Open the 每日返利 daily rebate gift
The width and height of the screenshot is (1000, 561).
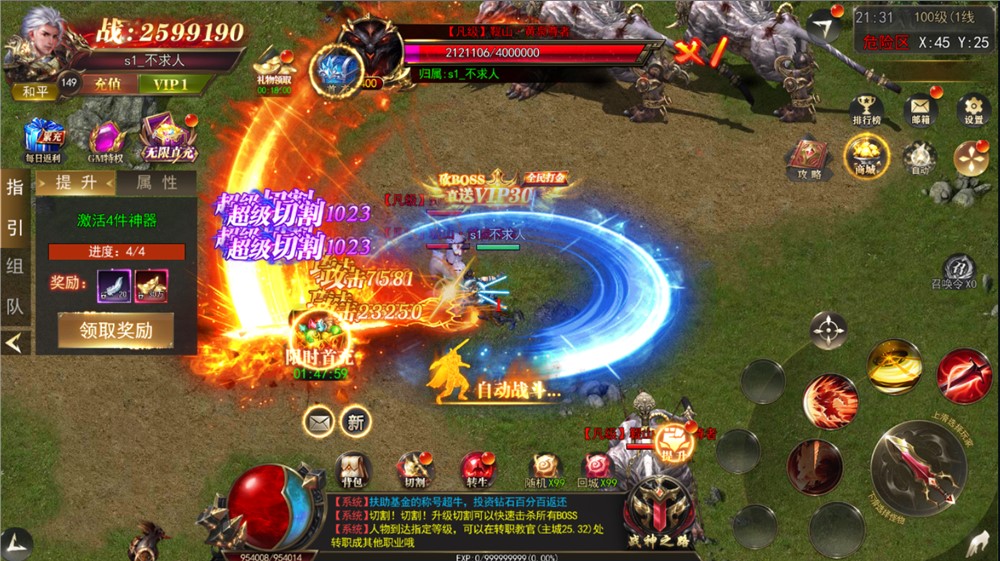tap(43, 140)
